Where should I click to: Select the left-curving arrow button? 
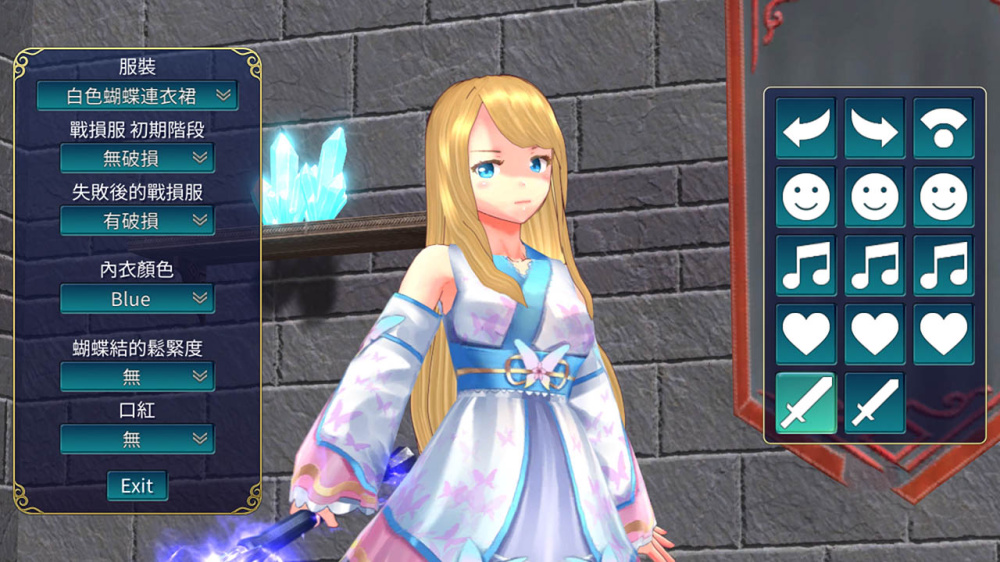pyautogui.click(x=806, y=128)
